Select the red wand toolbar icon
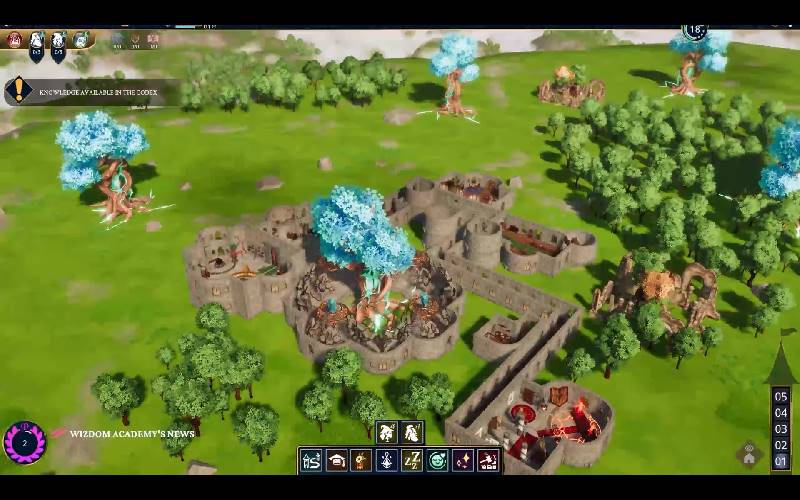Image resolution: width=800 pixels, height=500 pixels. click(488, 461)
